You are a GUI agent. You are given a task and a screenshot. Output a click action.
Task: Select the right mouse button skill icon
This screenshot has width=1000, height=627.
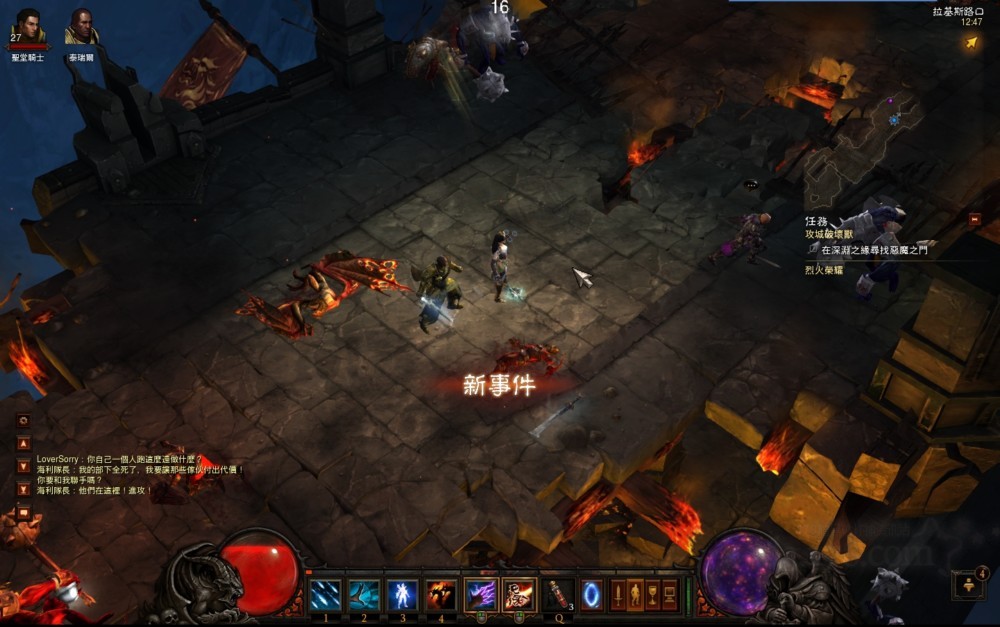tap(519, 594)
